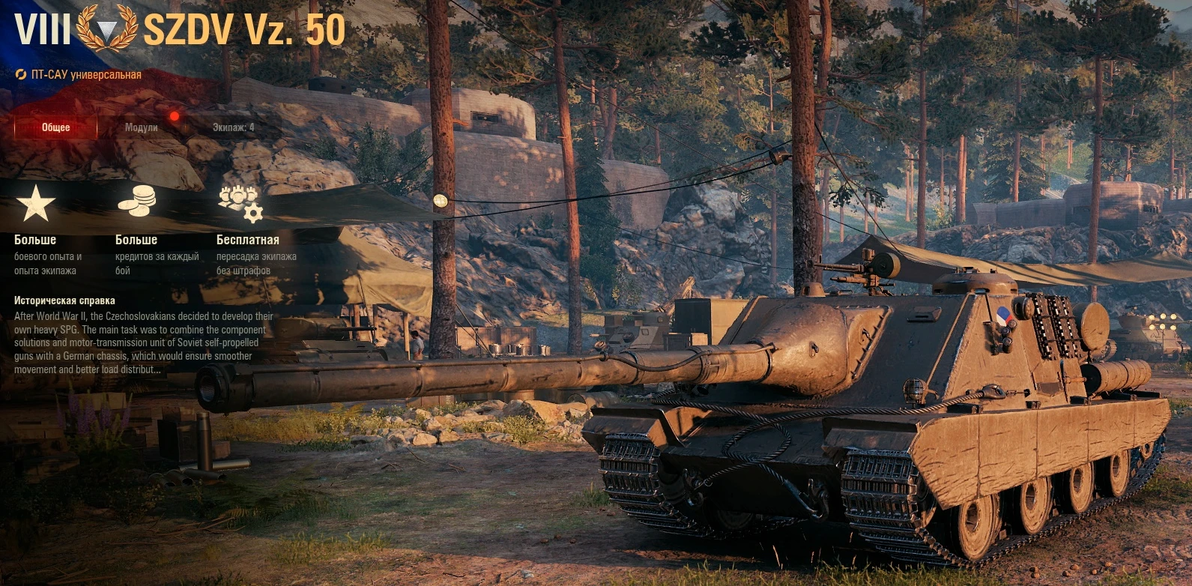This screenshot has height=586, width=1192.
Task: Select the Общее tab
Action: (56, 128)
